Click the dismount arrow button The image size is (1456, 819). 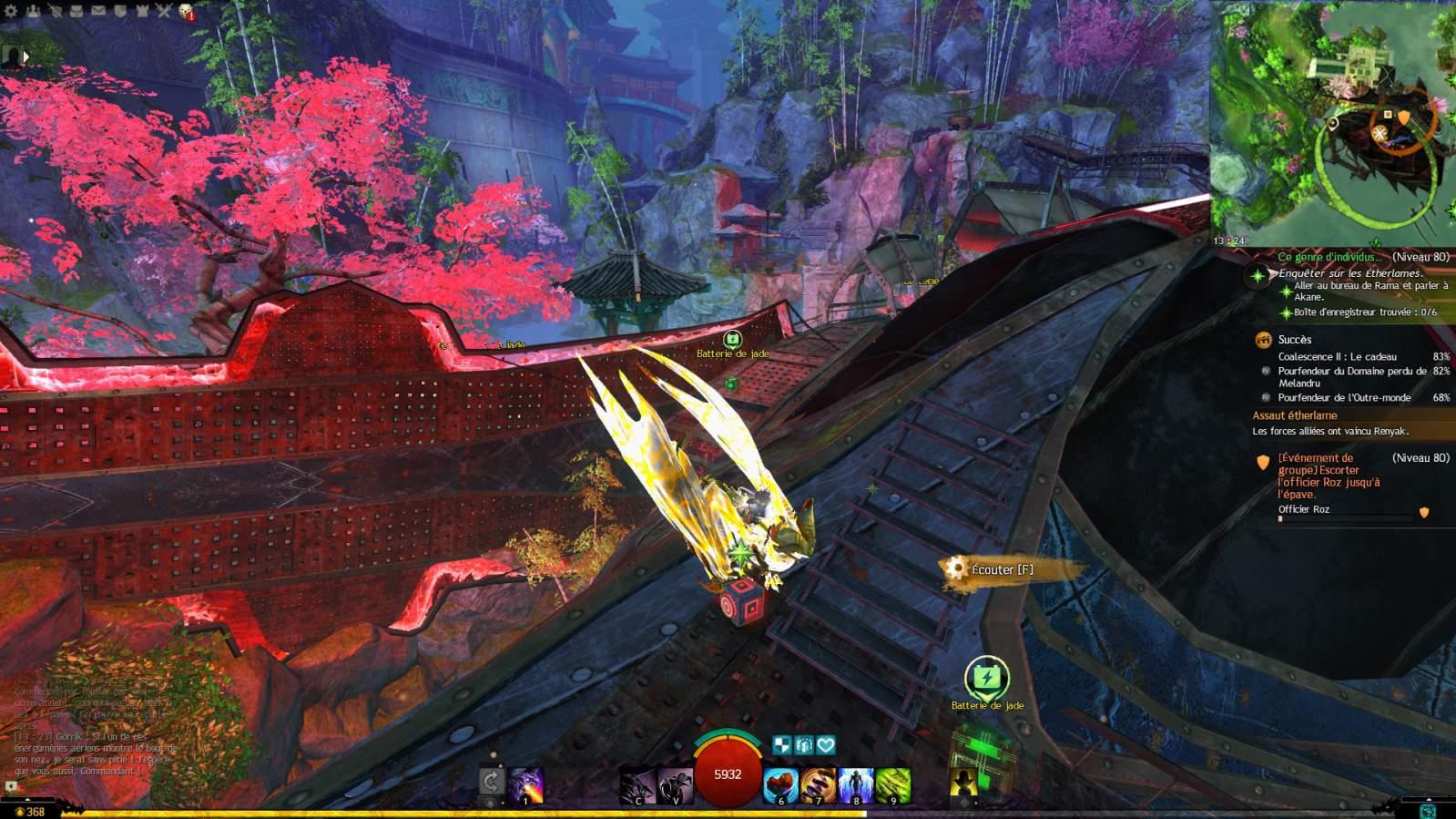pos(491,782)
